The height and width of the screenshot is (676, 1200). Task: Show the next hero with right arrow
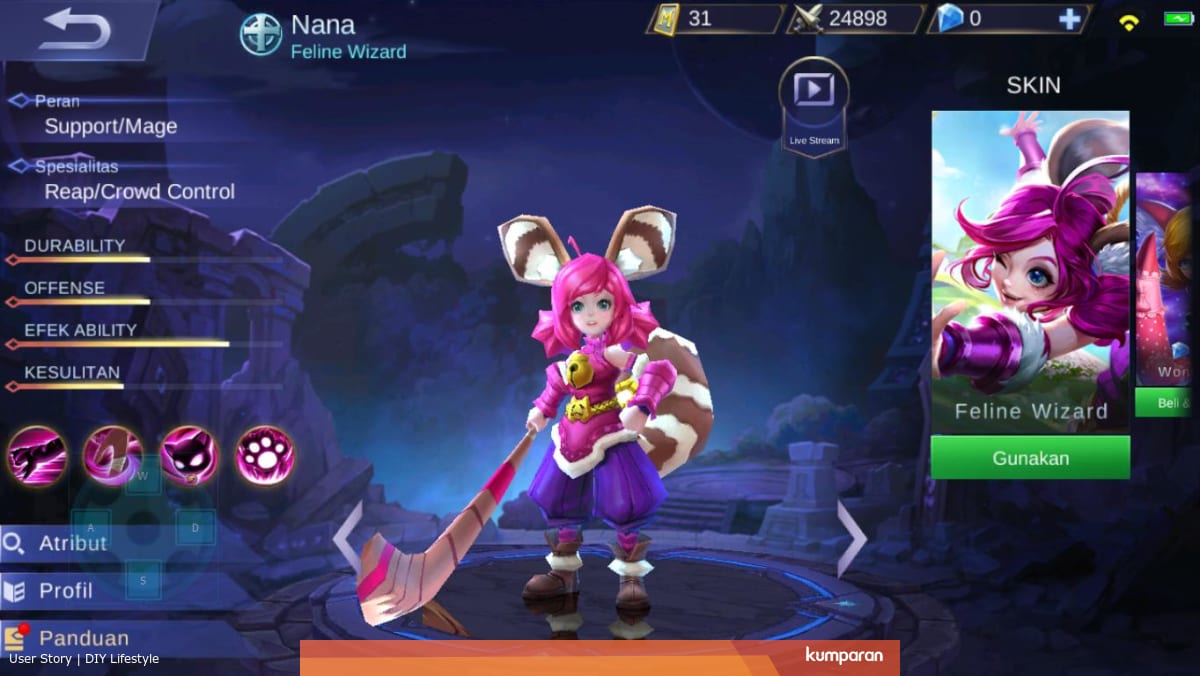tap(851, 539)
